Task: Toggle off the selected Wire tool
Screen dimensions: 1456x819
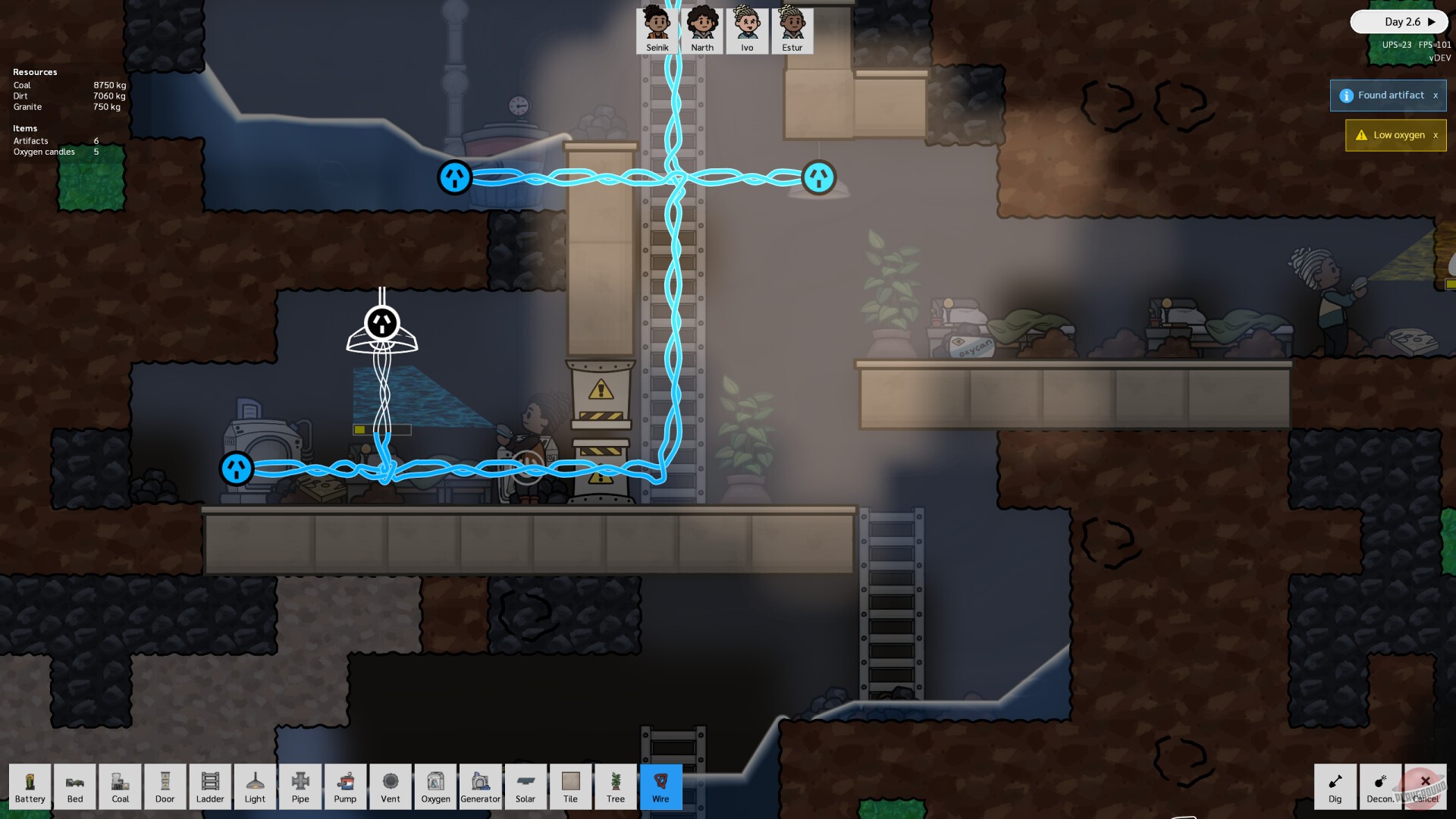Action: tap(660, 786)
